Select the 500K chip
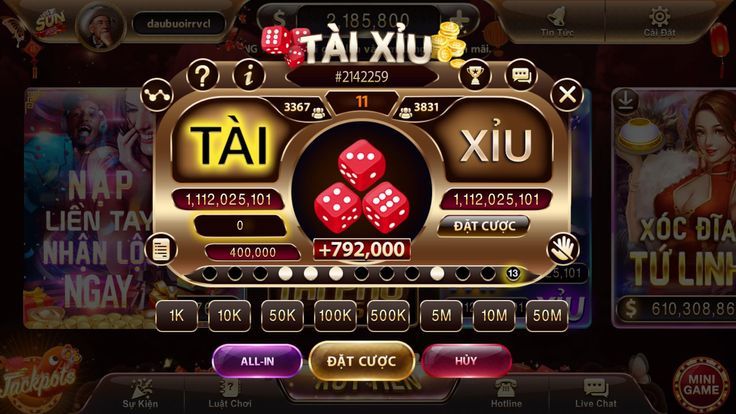This screenshot has width=736, height=414. click(x=388, y=315)
